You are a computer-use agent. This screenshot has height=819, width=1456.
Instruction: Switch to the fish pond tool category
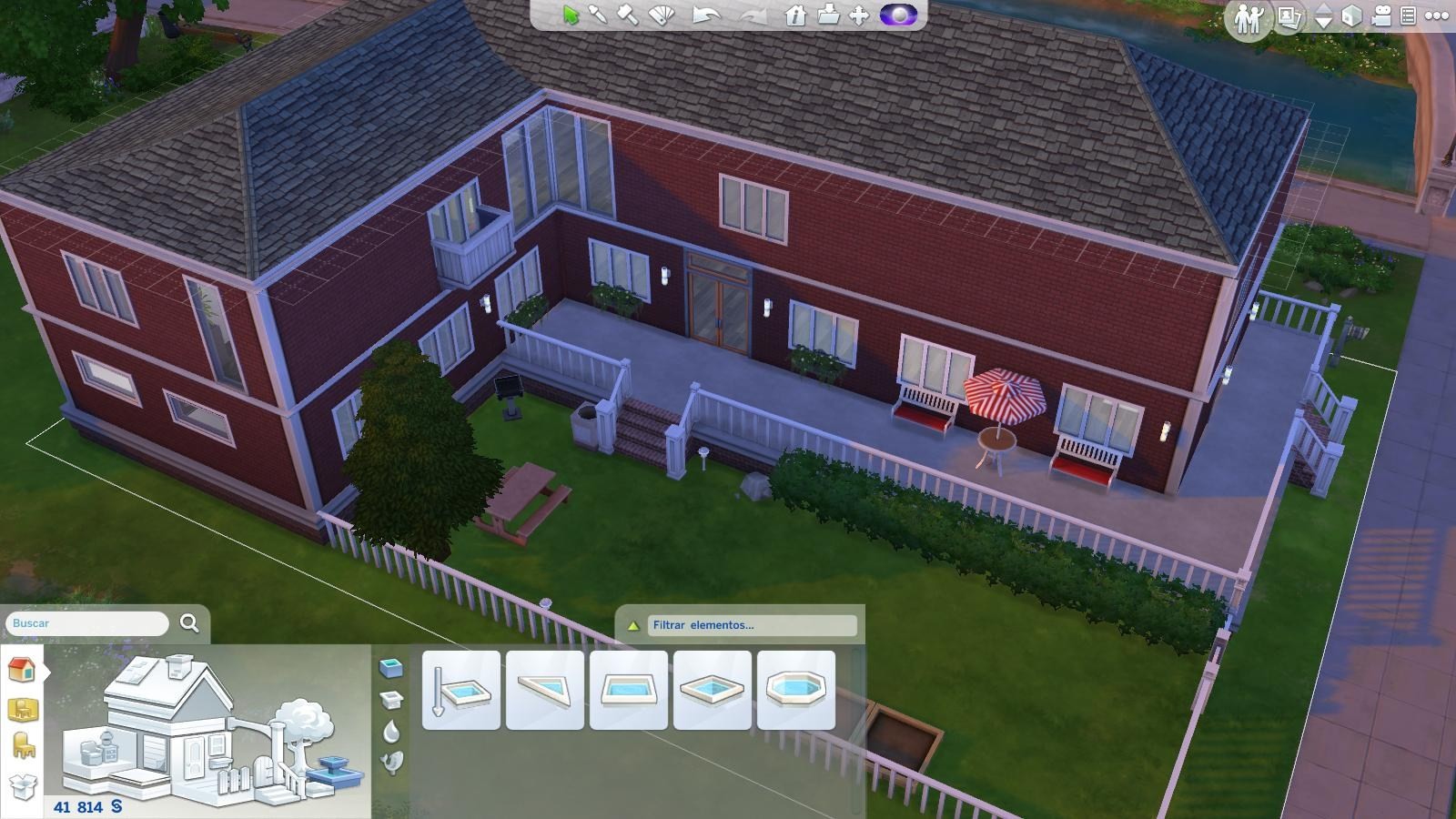click(x=391, y=763)
